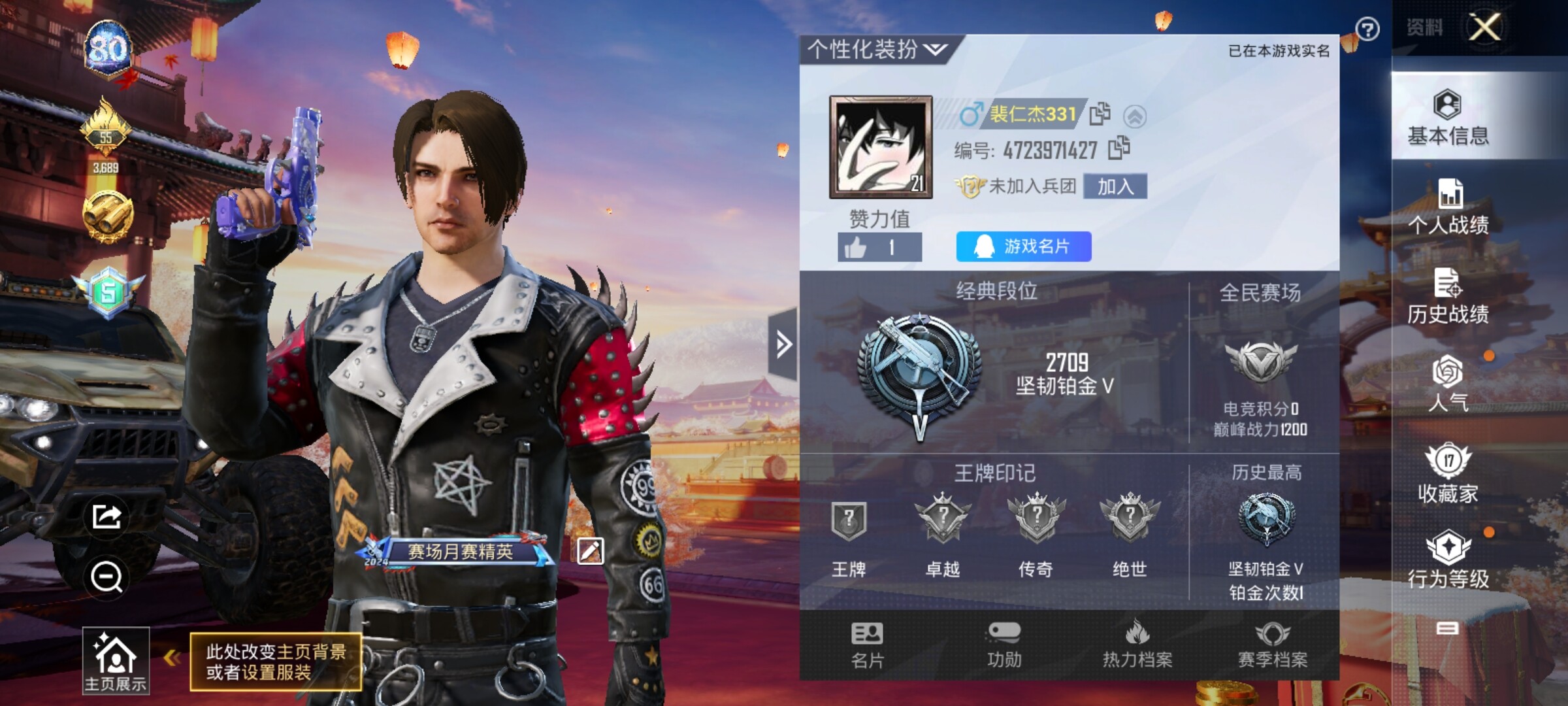This screenshot has height=706, width=1568.
Task: Open the 游戏名片 button
Action: click(1023, 246)
